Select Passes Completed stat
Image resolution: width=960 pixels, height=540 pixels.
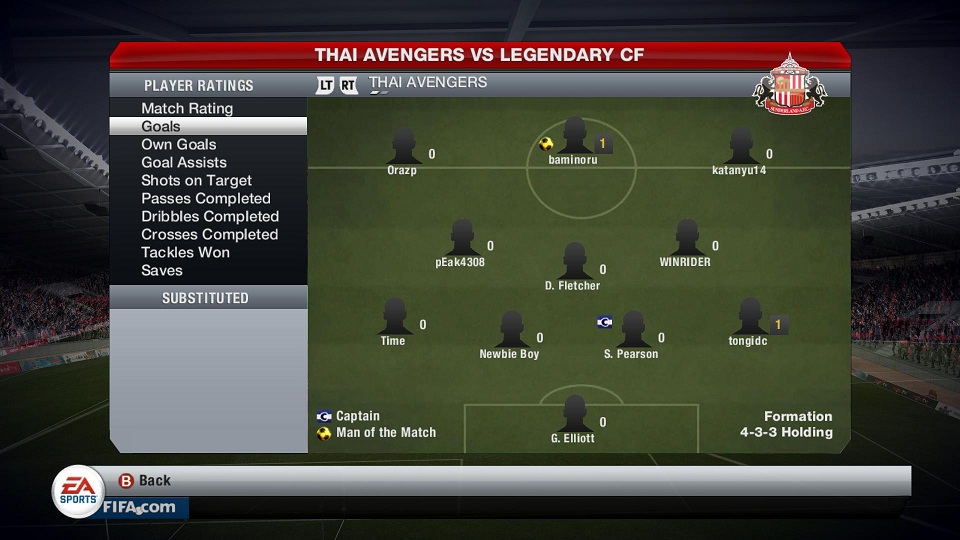[206, 198]
